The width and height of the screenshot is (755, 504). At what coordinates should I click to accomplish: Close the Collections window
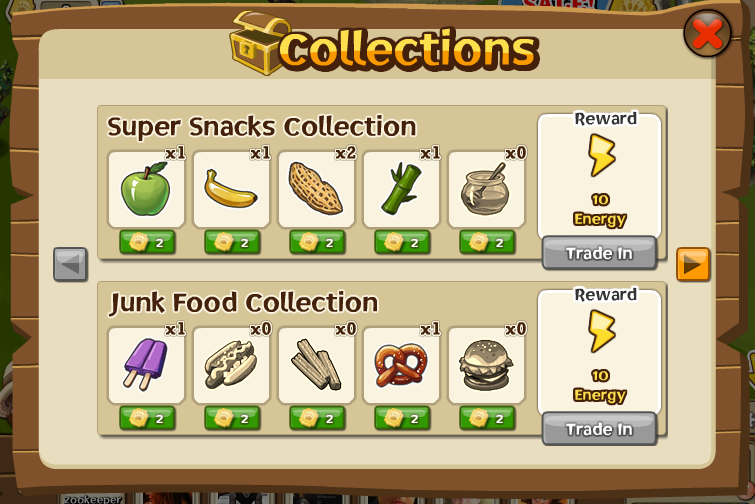pyautogui.click(x=707, y=34)
